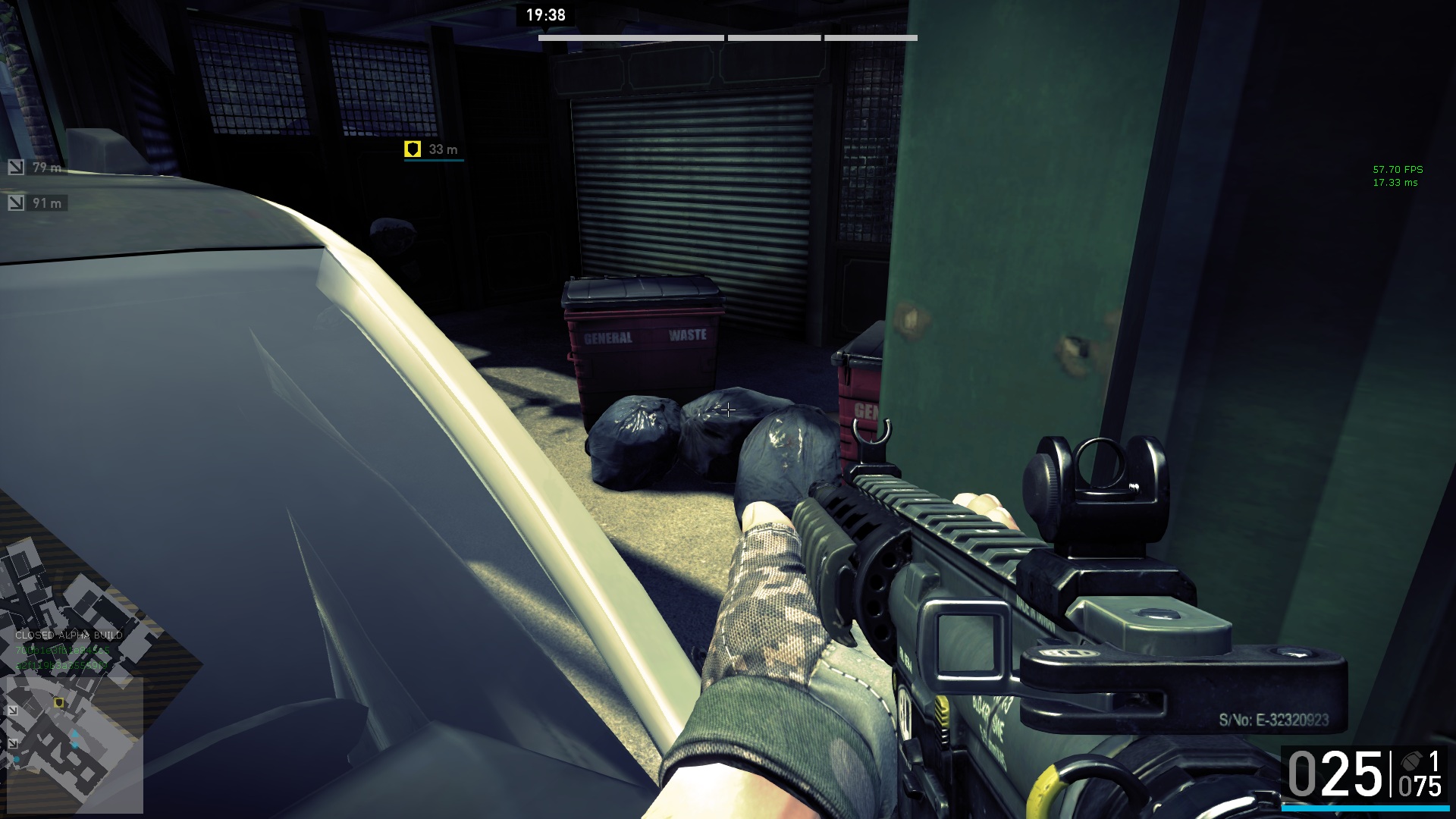Click the minimap in the corner
1456x819 pixels.
(74, 744)
